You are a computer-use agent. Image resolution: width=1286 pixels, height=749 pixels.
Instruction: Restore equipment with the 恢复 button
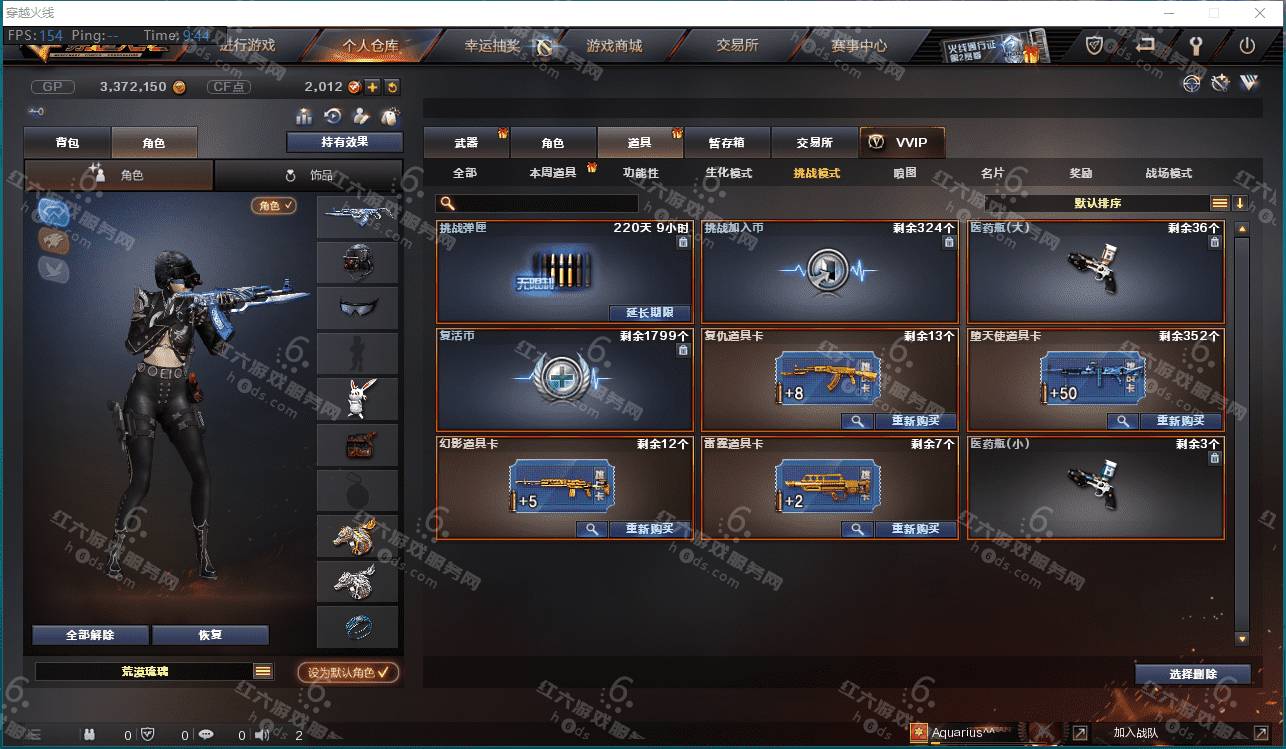point(210,635)
